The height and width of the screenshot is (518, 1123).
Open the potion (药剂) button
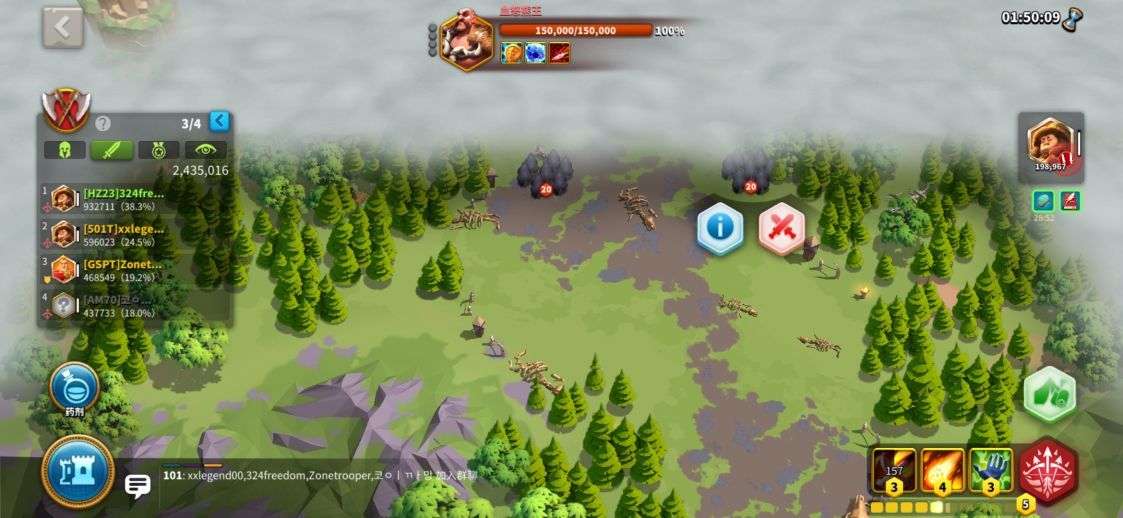pyautogui.click(x=75, y=387)
